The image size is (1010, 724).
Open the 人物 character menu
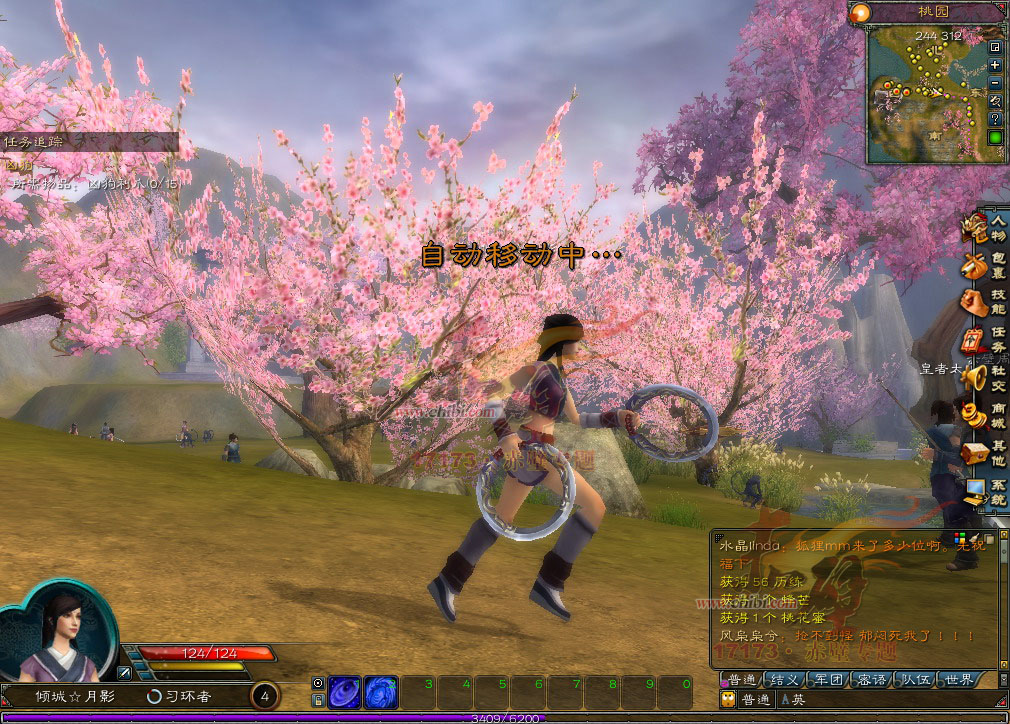click(986, 228)
